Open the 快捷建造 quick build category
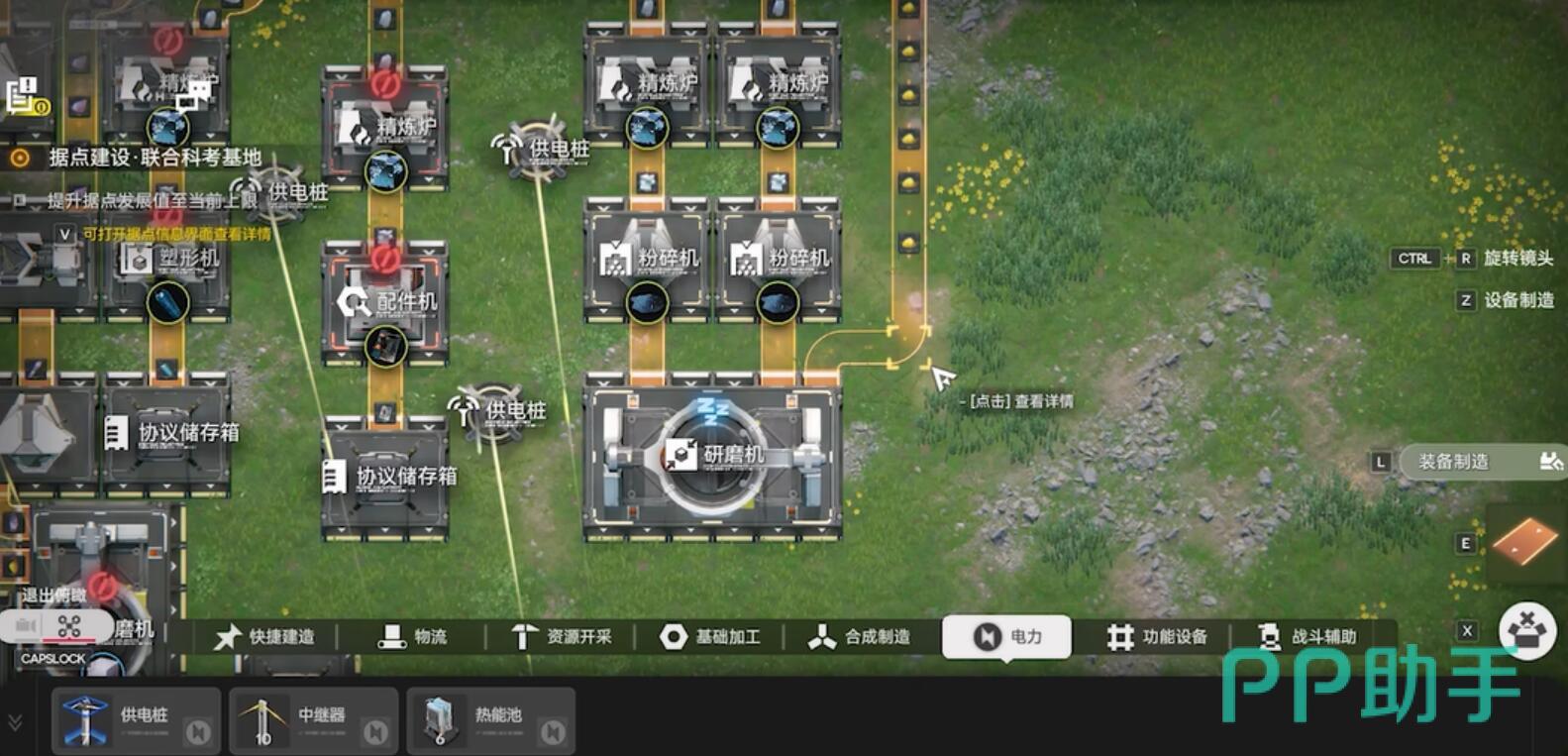The height and width of the screenshot is (756, 1568). (x=265, y=636)
